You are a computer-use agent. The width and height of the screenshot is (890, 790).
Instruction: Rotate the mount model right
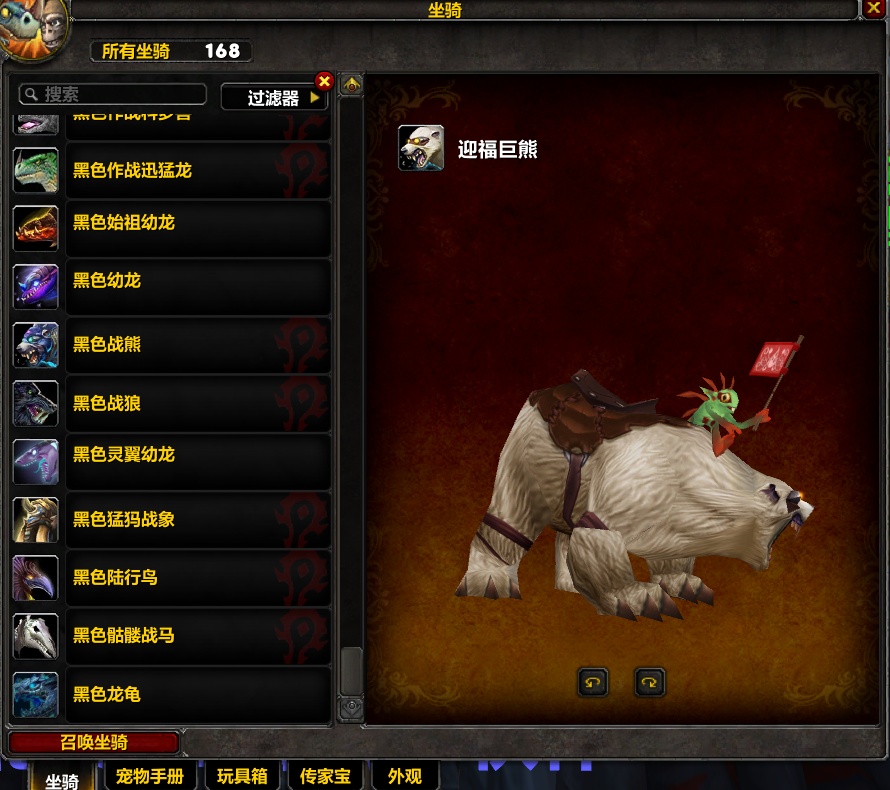[650, 683]
